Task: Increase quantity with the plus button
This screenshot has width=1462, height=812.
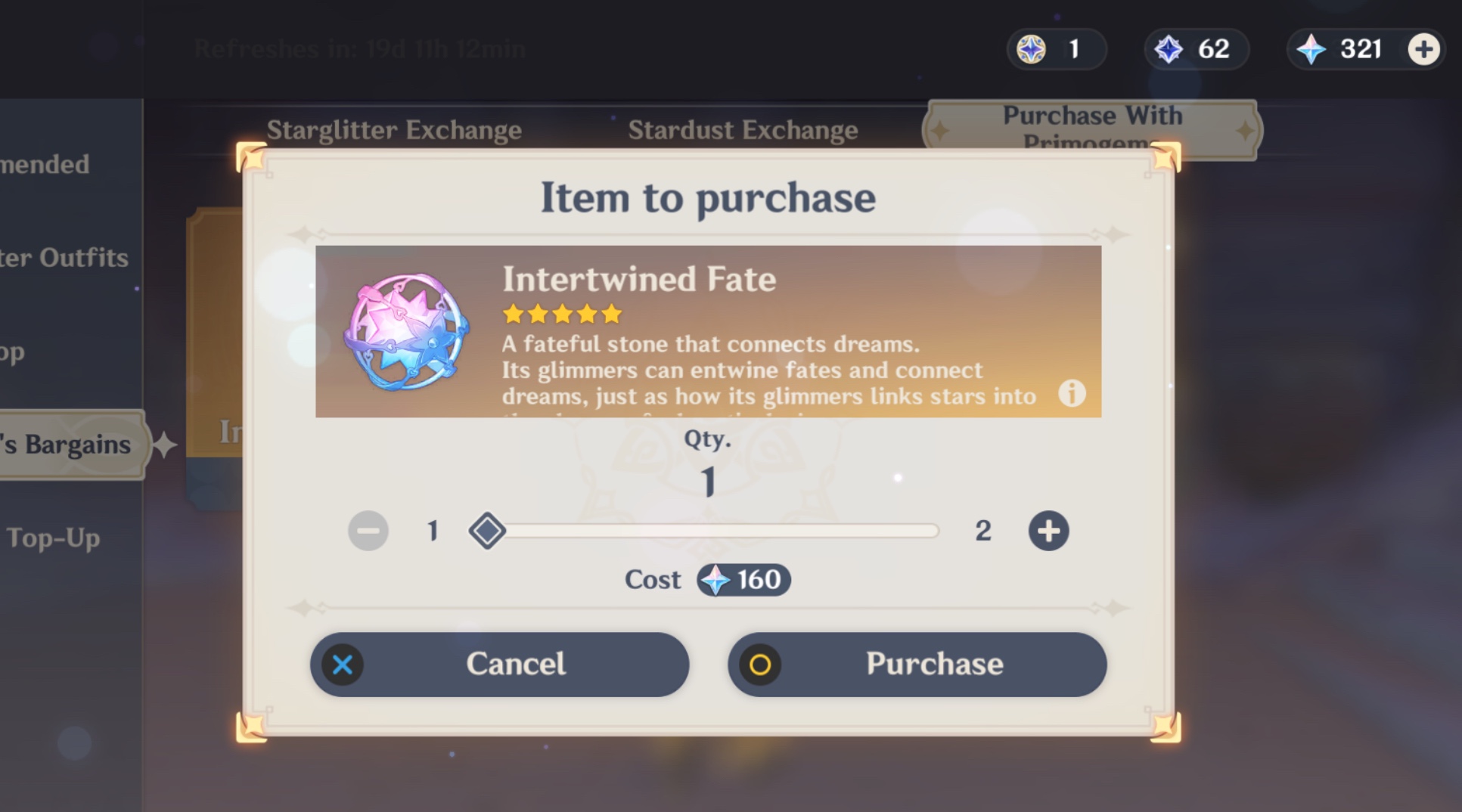Action: (x=1049, y=531)
